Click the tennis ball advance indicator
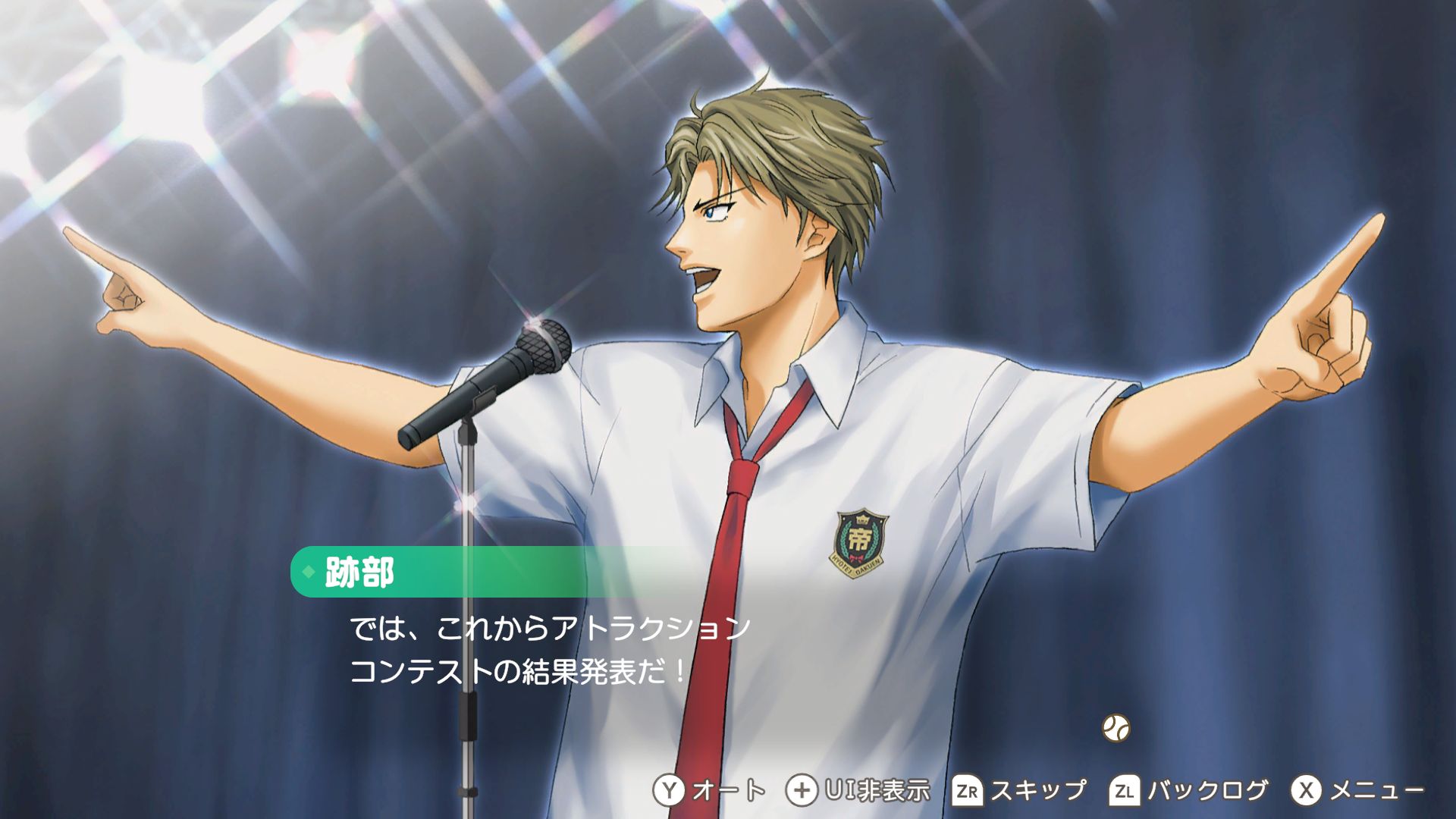Screen dimensions: 1456x819 (1116, 728)
